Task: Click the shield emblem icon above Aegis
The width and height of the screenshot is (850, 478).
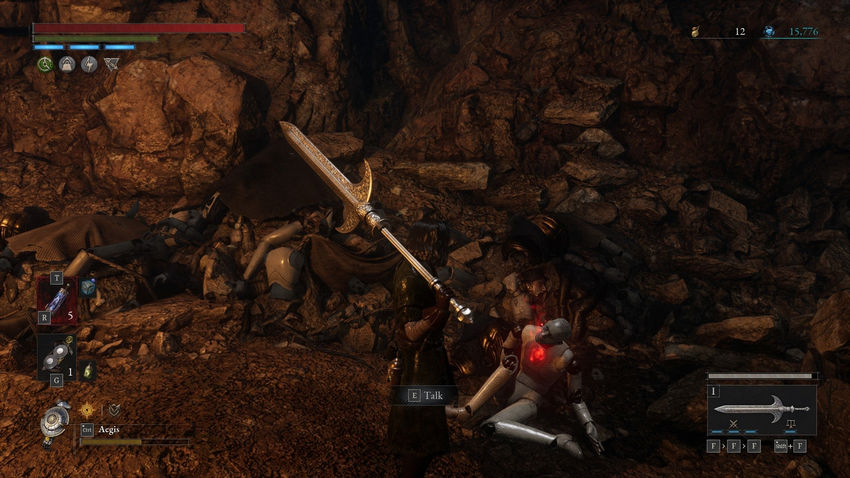Action: pos(114,409)
